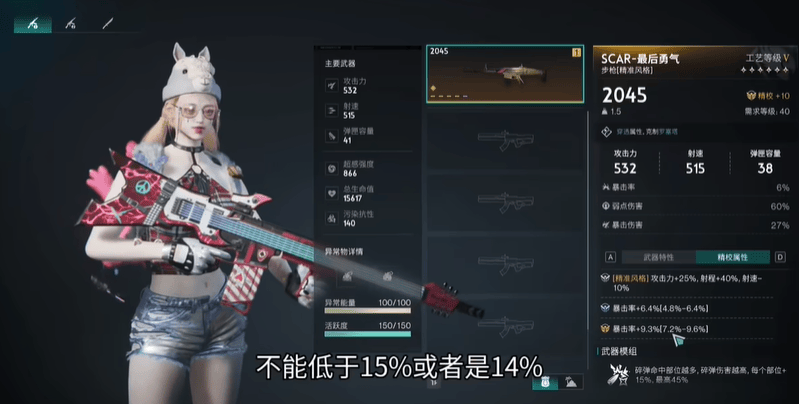Image resolution: width=799 pixels, height=404 pixels.
Task: Click the 精校 +10 calibration badge
Action: point(767,95)
